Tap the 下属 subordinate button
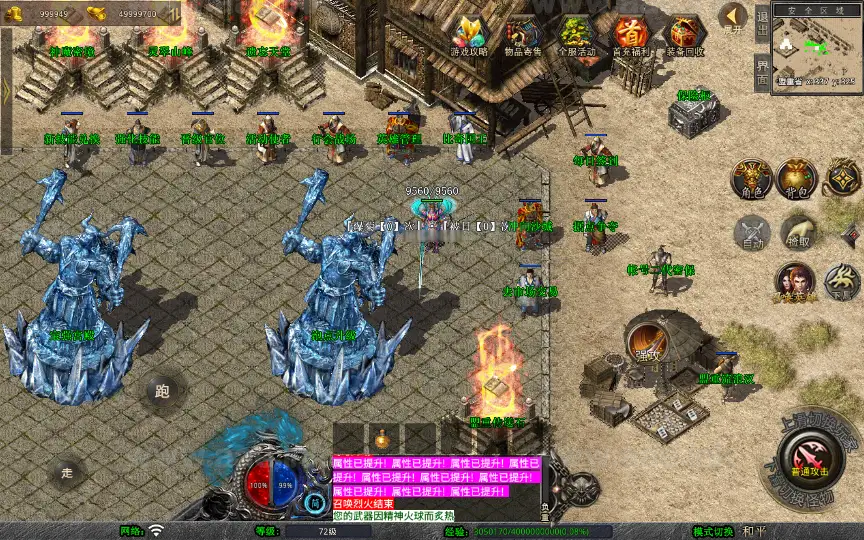This screenshot has width=864, height=540. [x=841, y=282]
